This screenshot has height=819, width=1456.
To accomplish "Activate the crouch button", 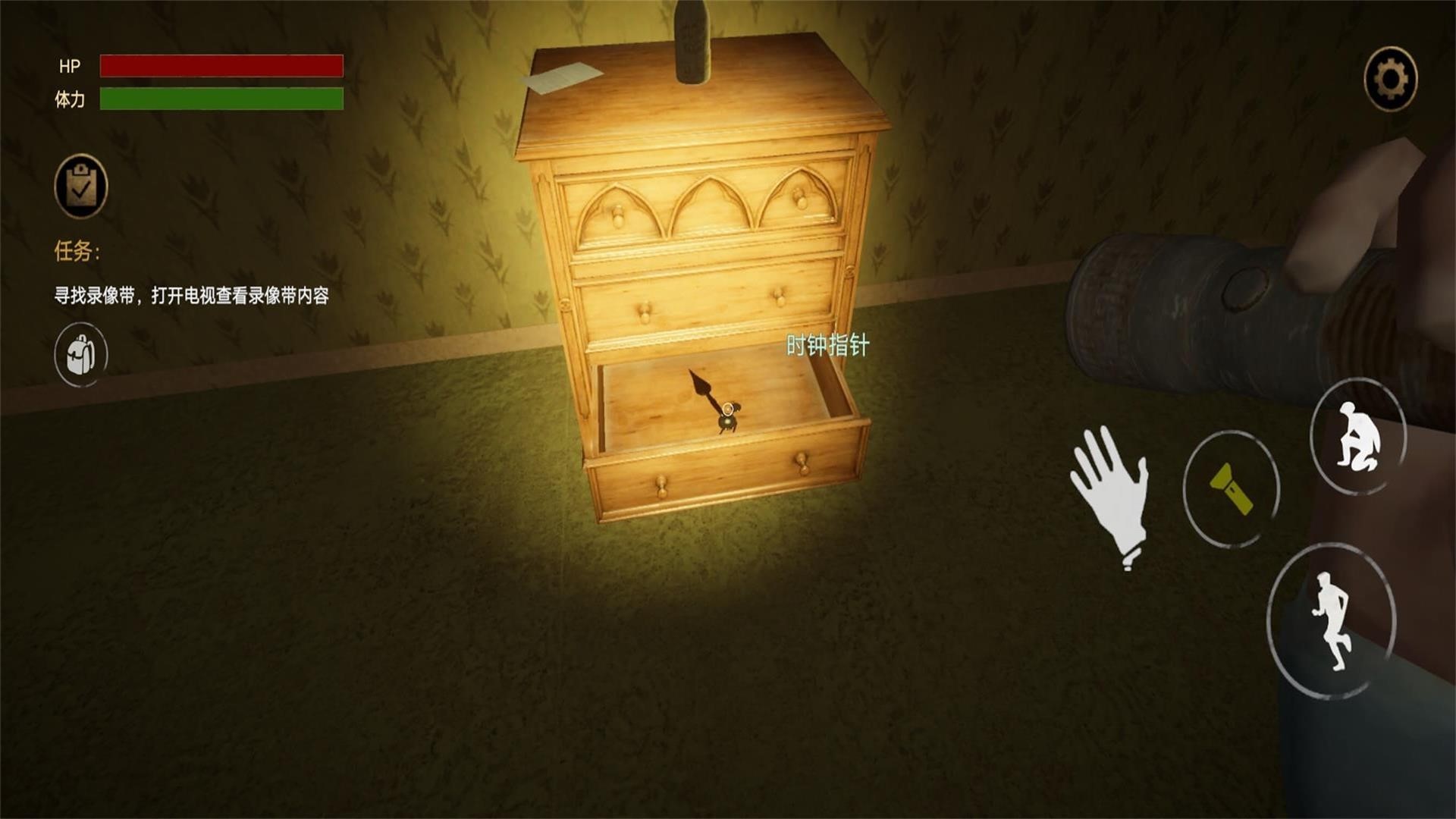I will point(1358,438).
